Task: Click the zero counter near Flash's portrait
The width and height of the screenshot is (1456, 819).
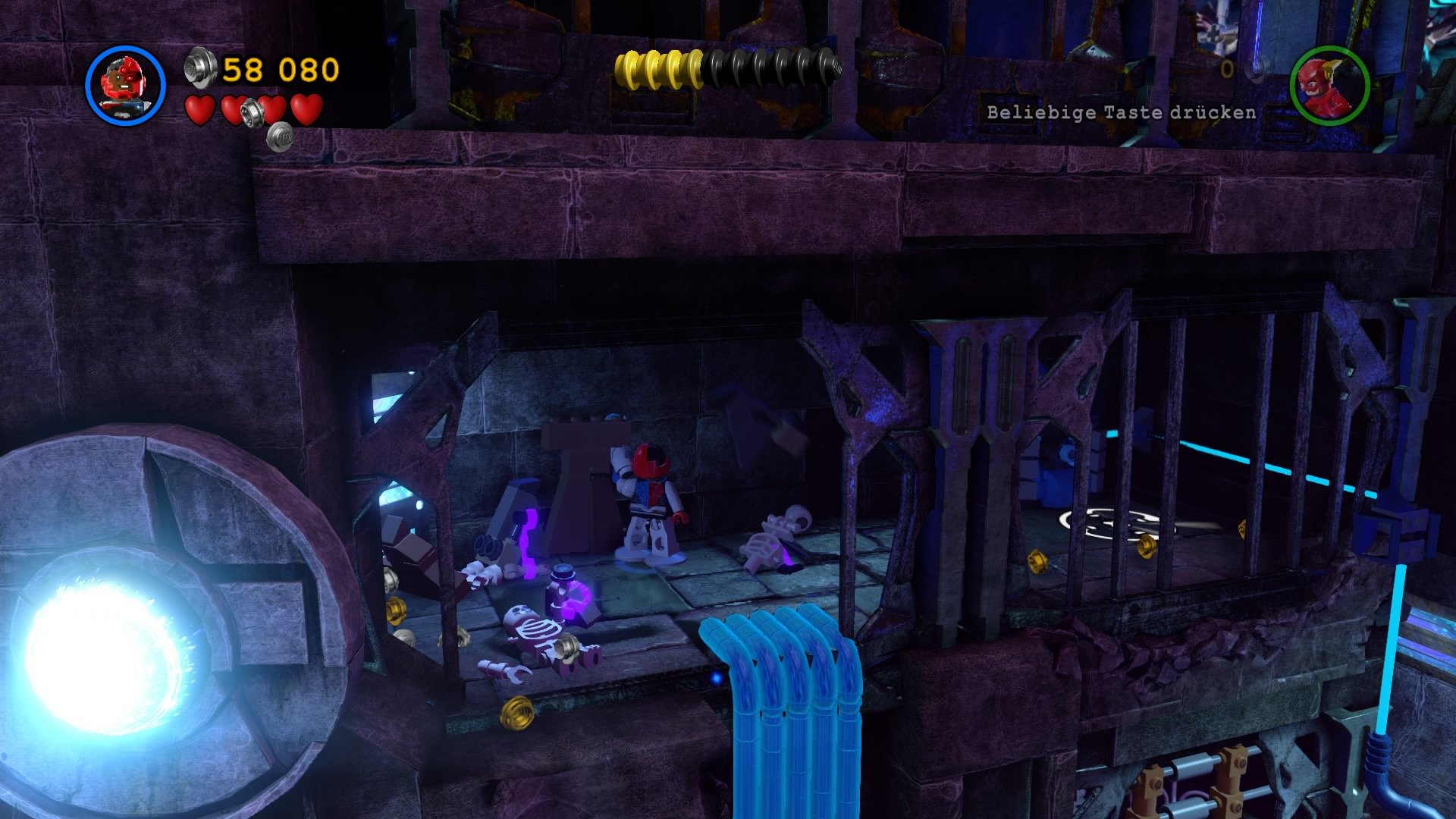Action: coord(1227,68)
